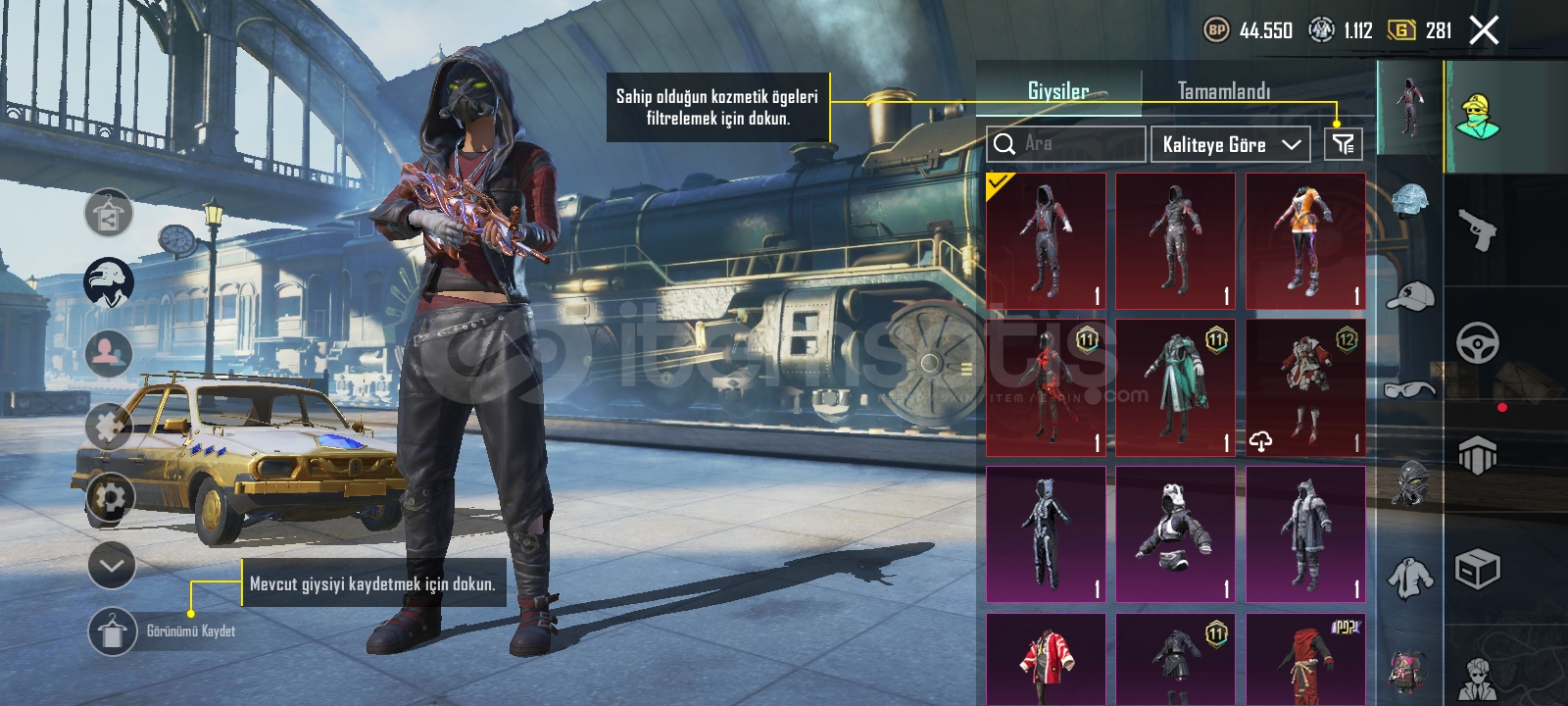Screen dimensions: 1568x706
Task: Select the Giysiler tab
Action: 1058,91
